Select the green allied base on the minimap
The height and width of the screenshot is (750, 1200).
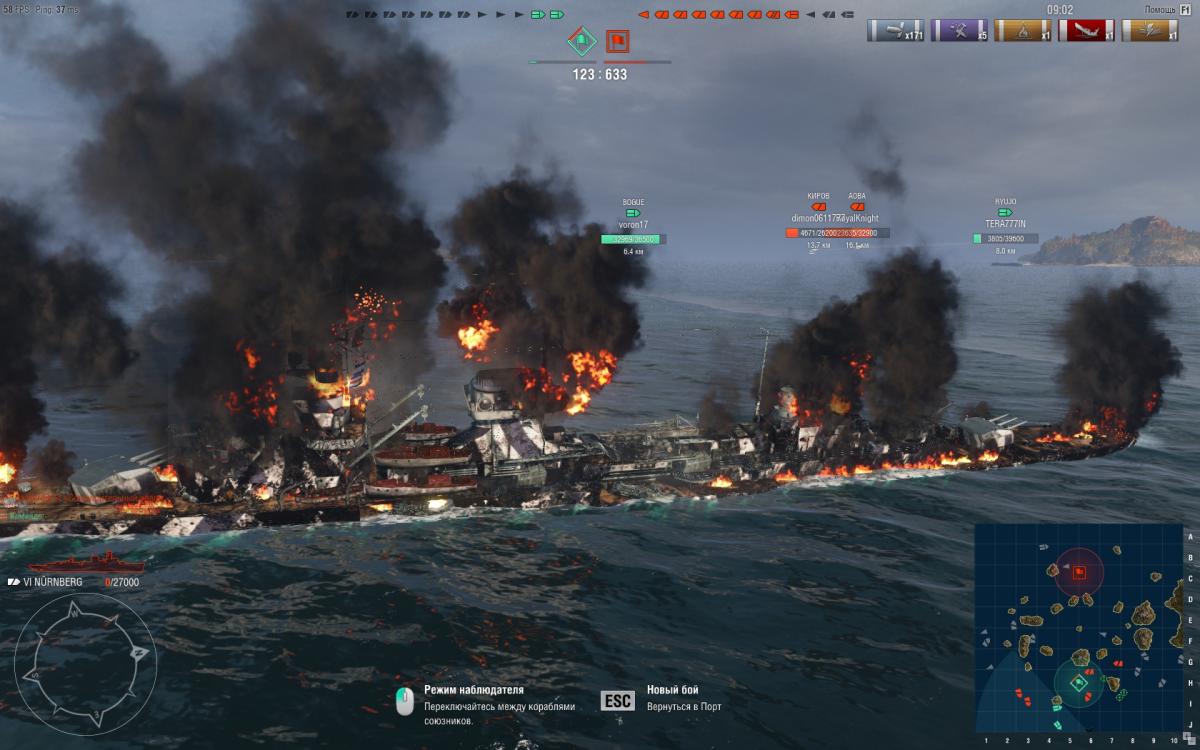1080,683
